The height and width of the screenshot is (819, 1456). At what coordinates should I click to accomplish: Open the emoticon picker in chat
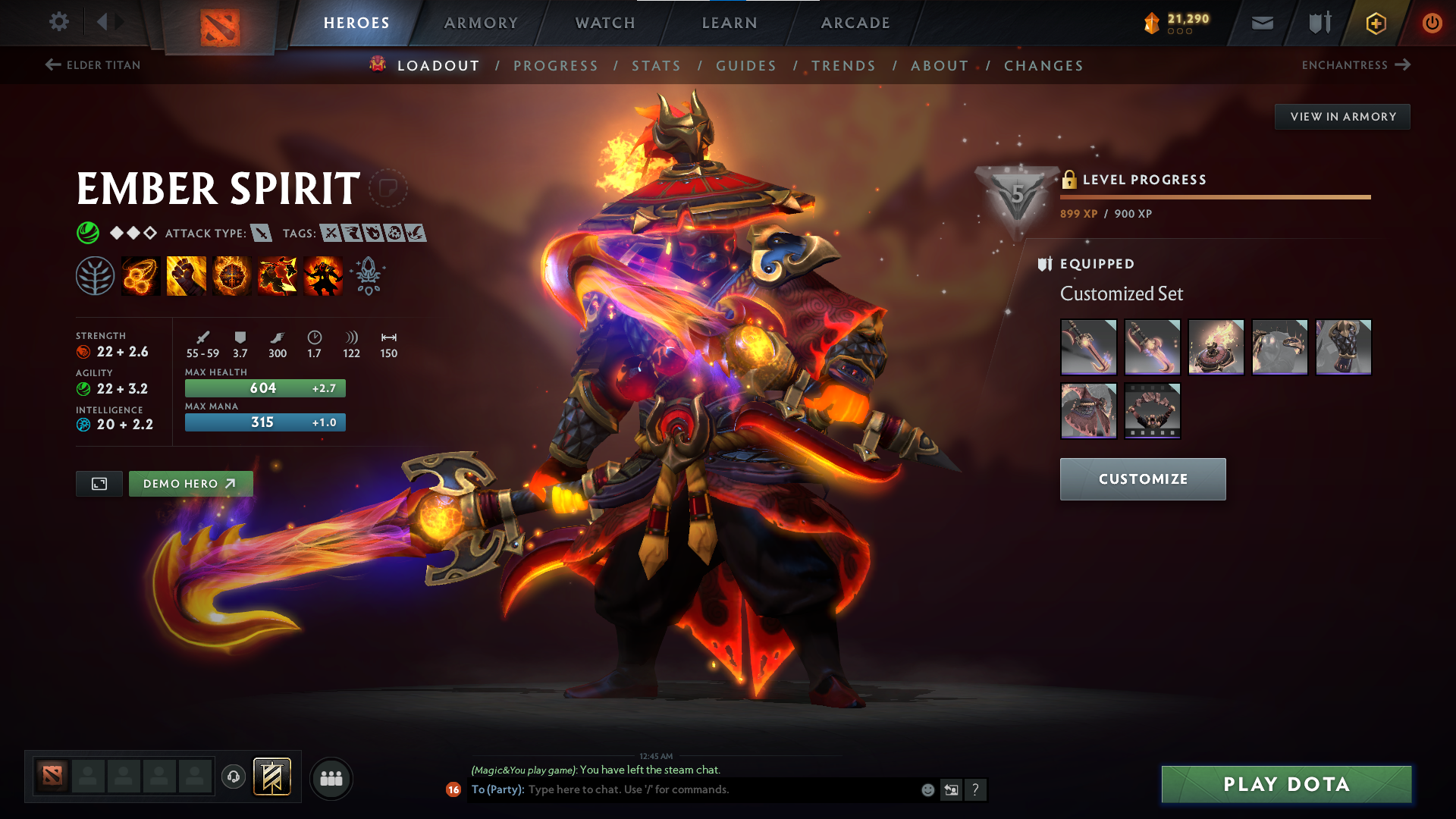tap(927, 789)
